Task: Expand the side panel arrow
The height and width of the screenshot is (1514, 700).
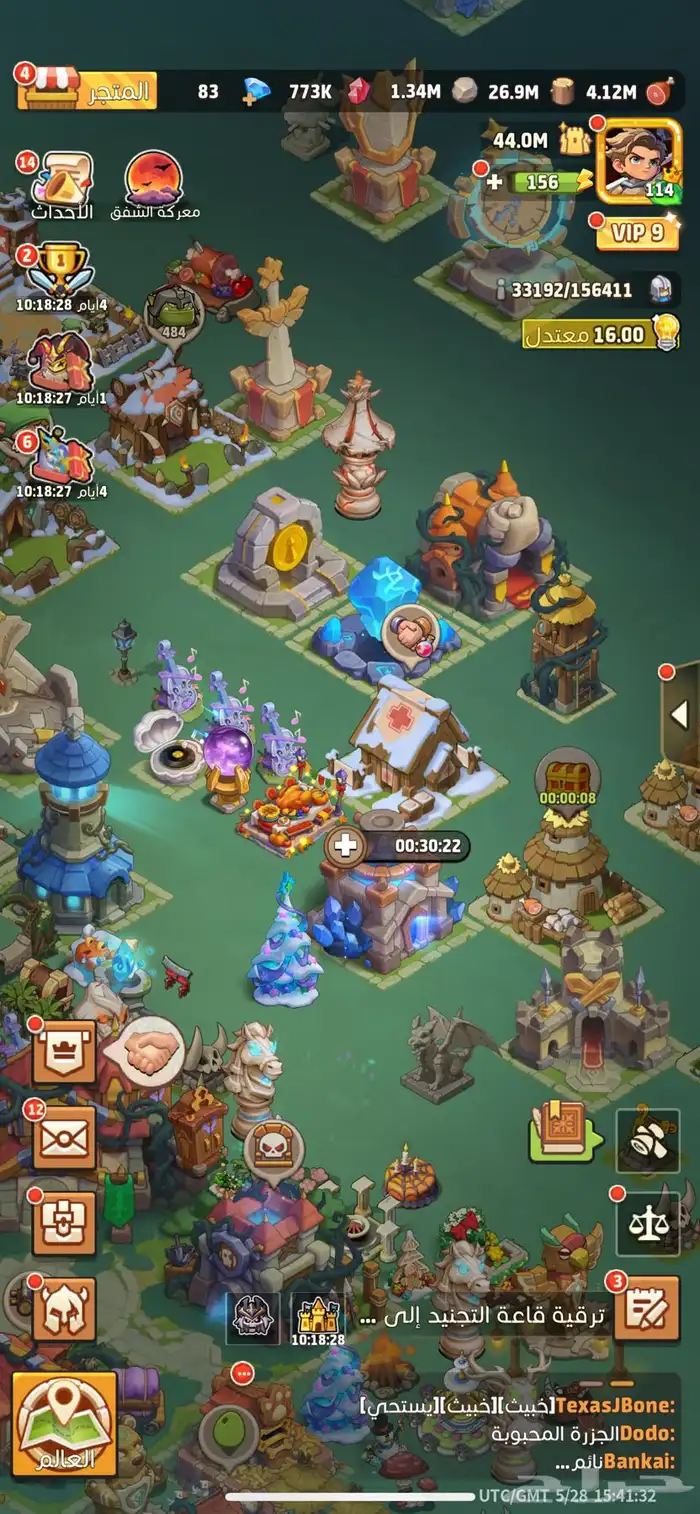Action: (x=680, y=714)
